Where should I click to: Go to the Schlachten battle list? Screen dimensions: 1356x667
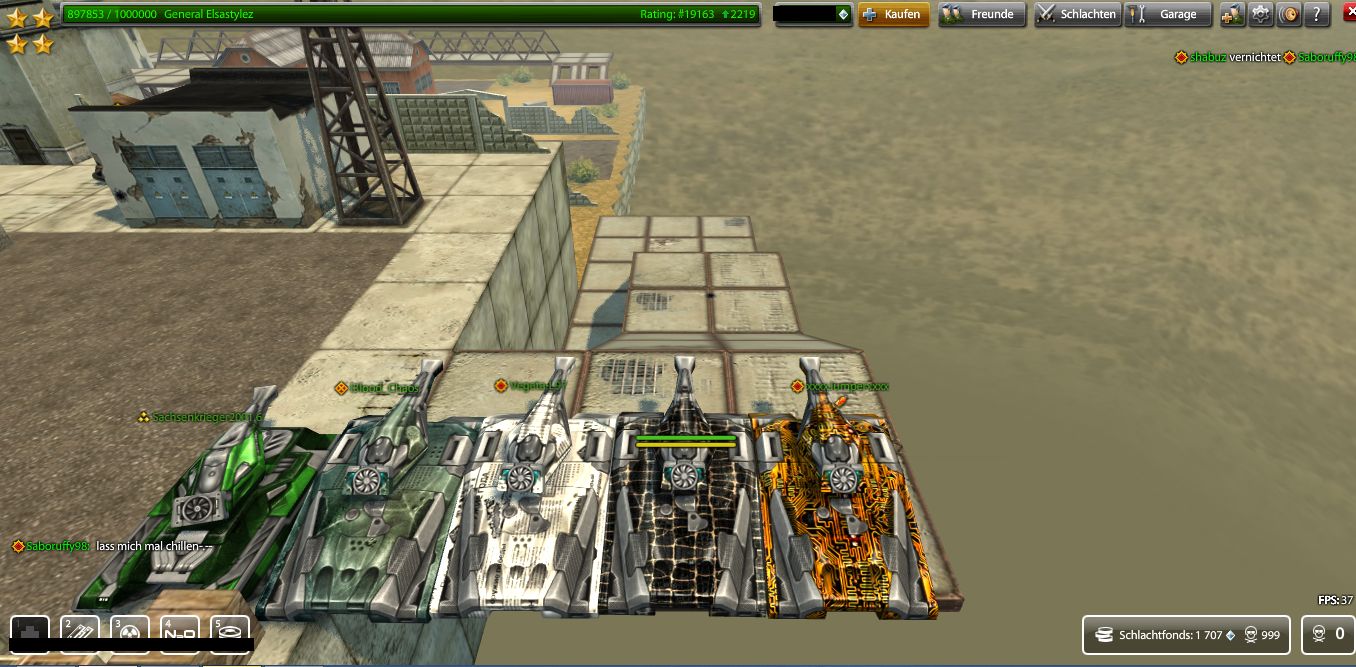click(1077, 14)
